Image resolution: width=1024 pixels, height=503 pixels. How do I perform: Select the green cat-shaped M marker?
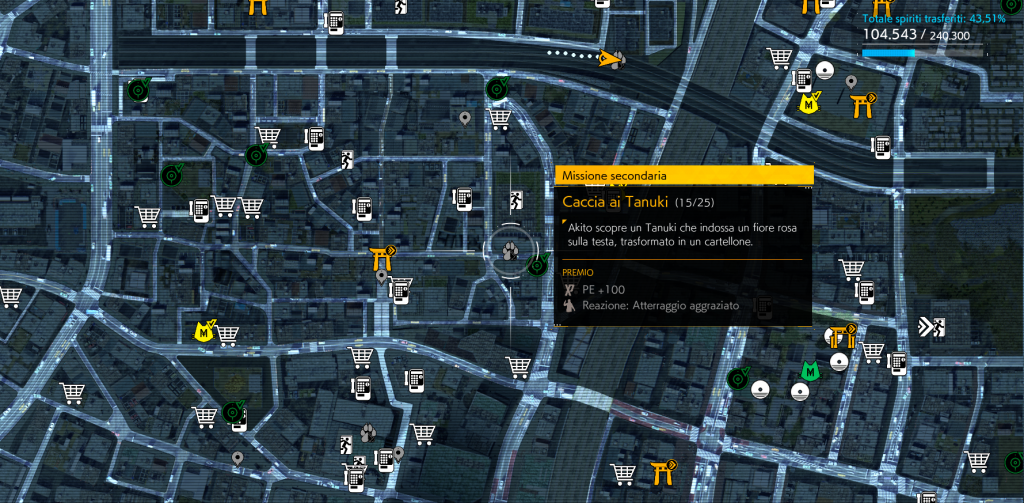pos(811,371)
